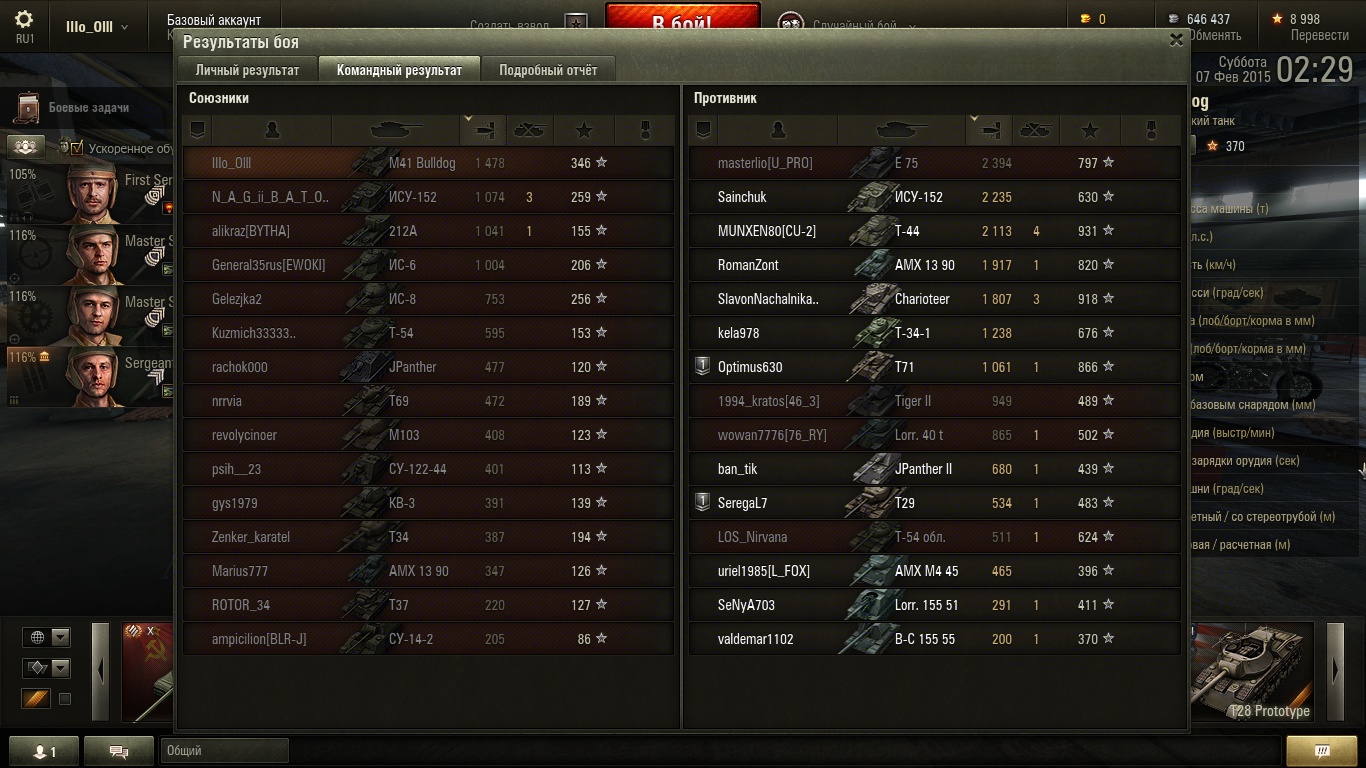Open the settings gear menu

pyautogui.click(x=24, y=20)
